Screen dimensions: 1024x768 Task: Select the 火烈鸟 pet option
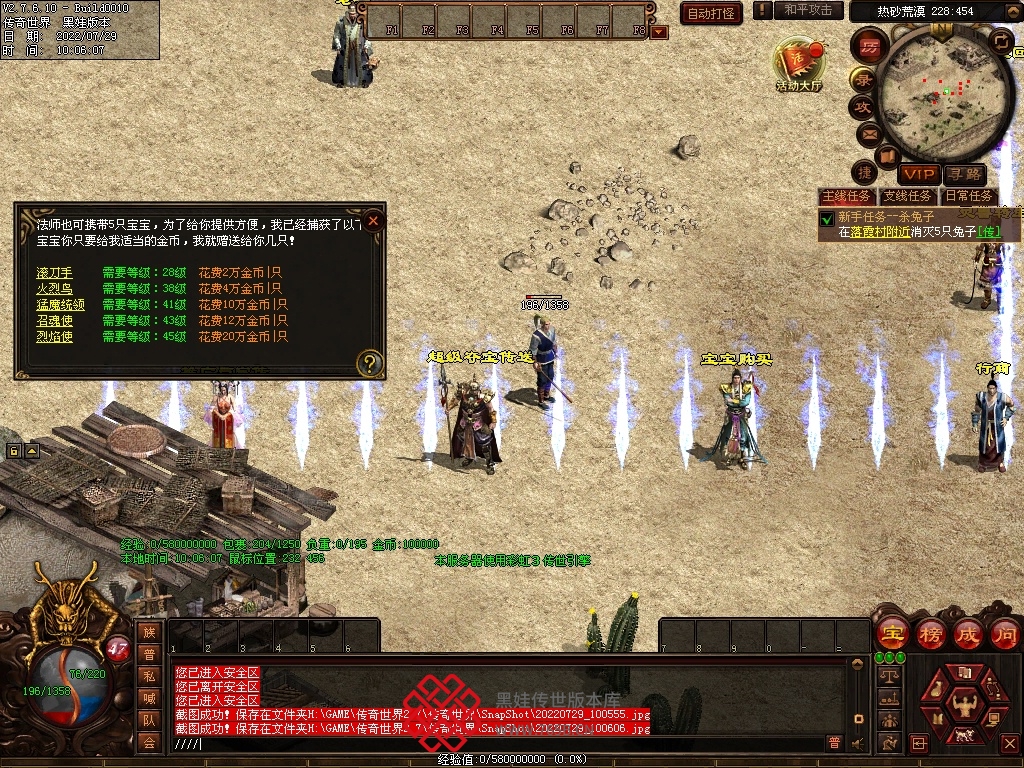(x=55, y=289)
